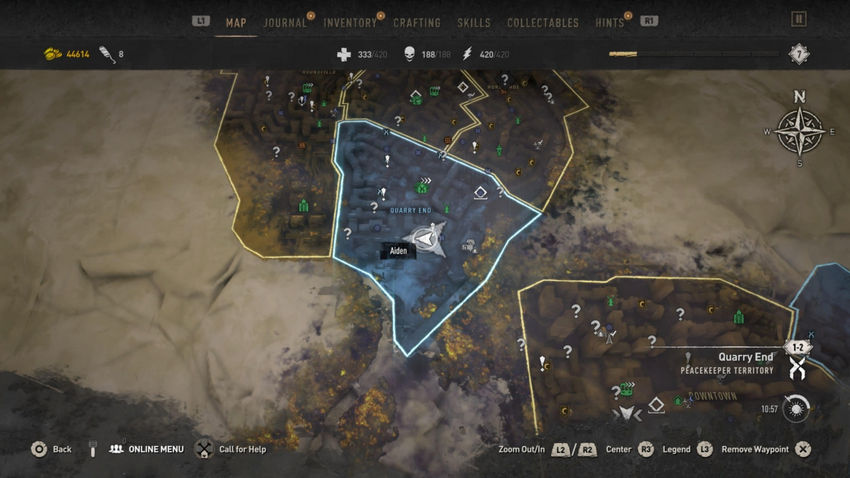Go to the Crafting tab

[x=417, y=23]
